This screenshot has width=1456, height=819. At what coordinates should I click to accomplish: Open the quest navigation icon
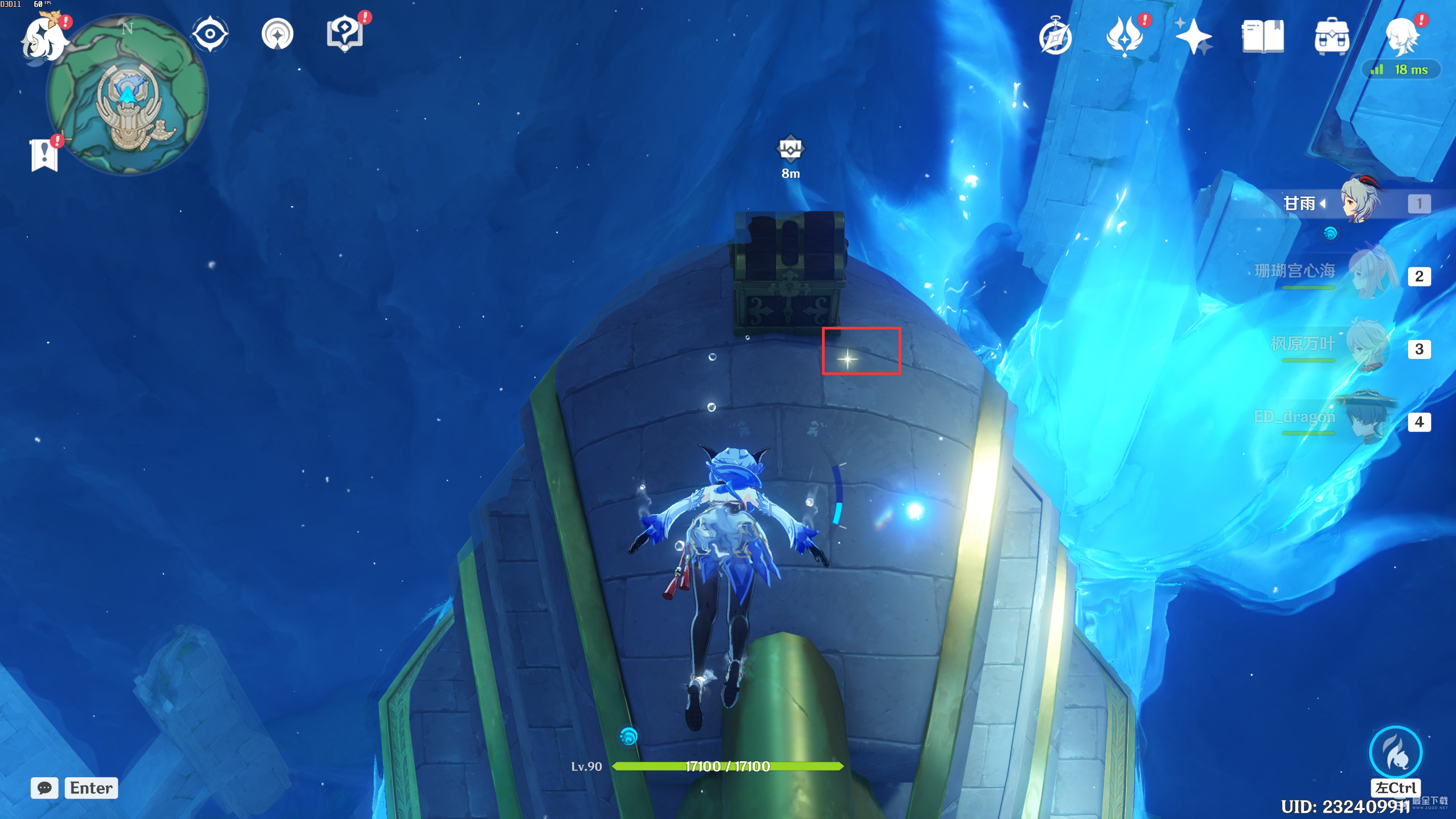point(278,34)
